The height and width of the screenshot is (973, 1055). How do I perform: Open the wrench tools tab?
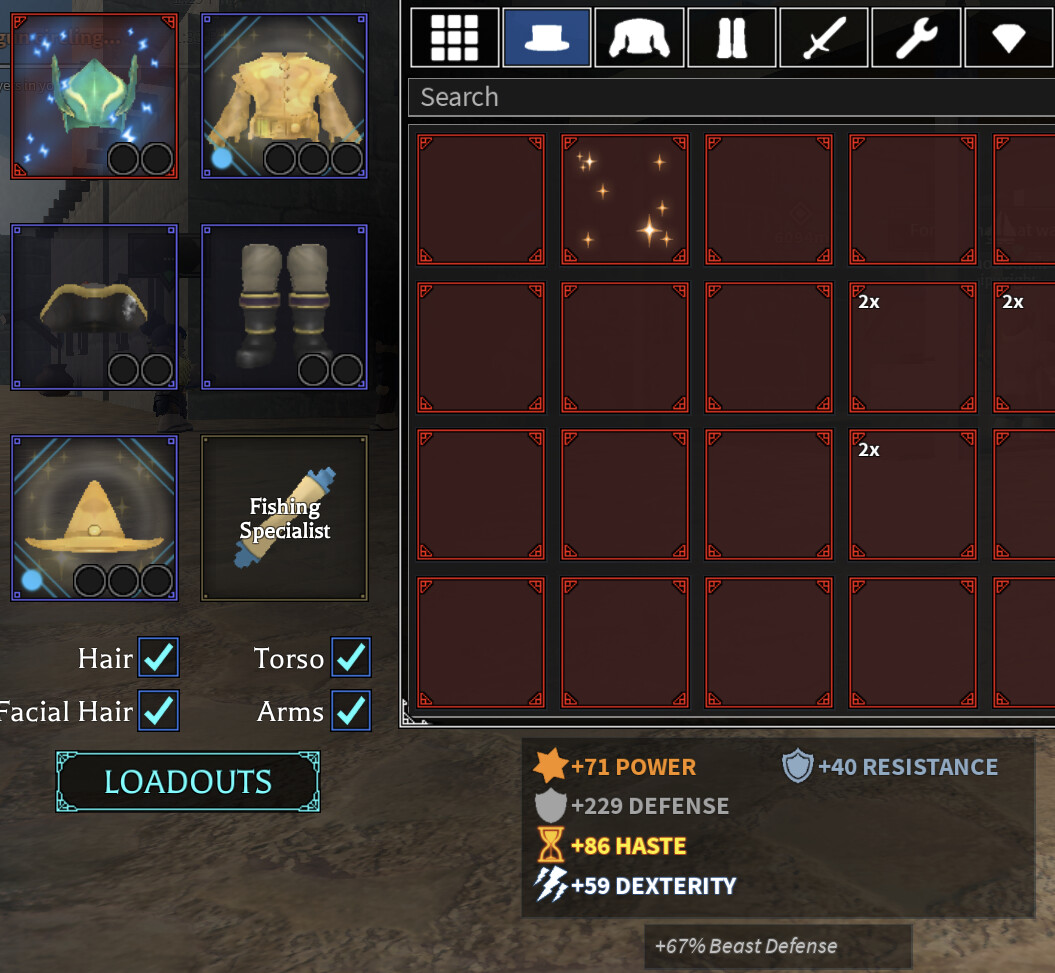916,37
